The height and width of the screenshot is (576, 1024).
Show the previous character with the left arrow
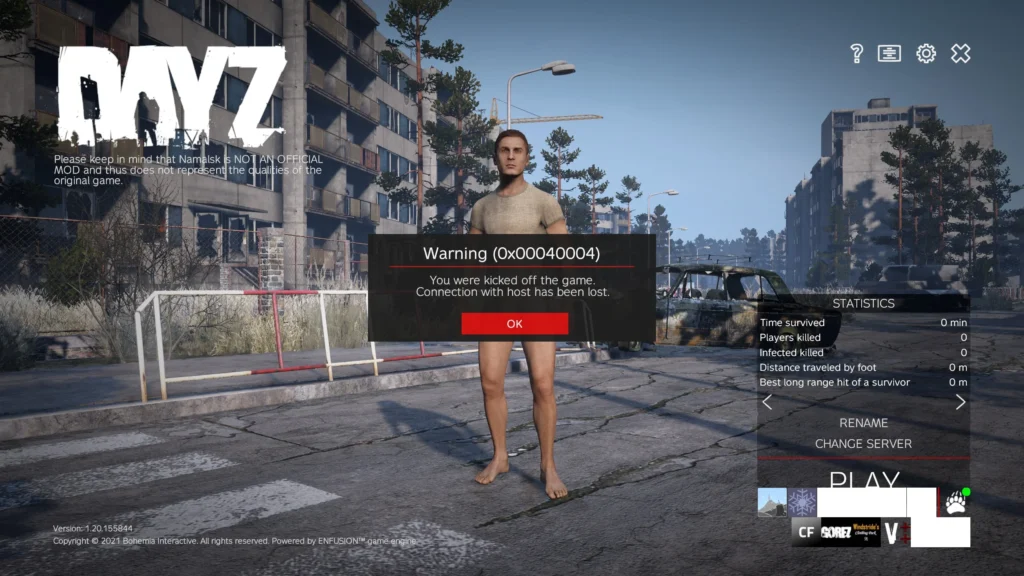[767, 402]
